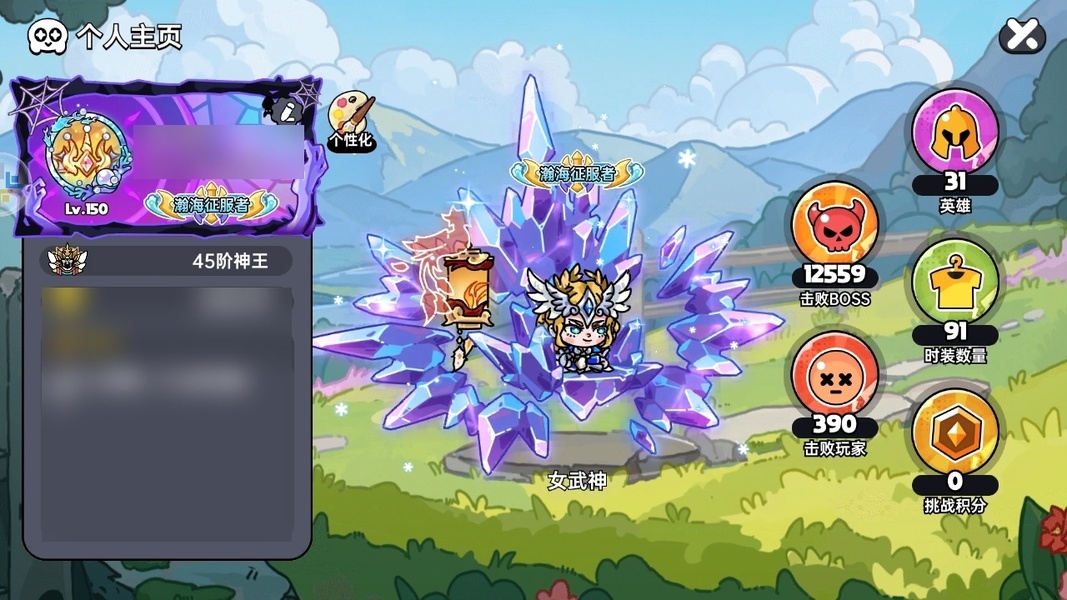The width and height of the screenshot is (1067, 600).
Task: Show the 击败玩家 knocked-out face stat
Action: point(835,374)
